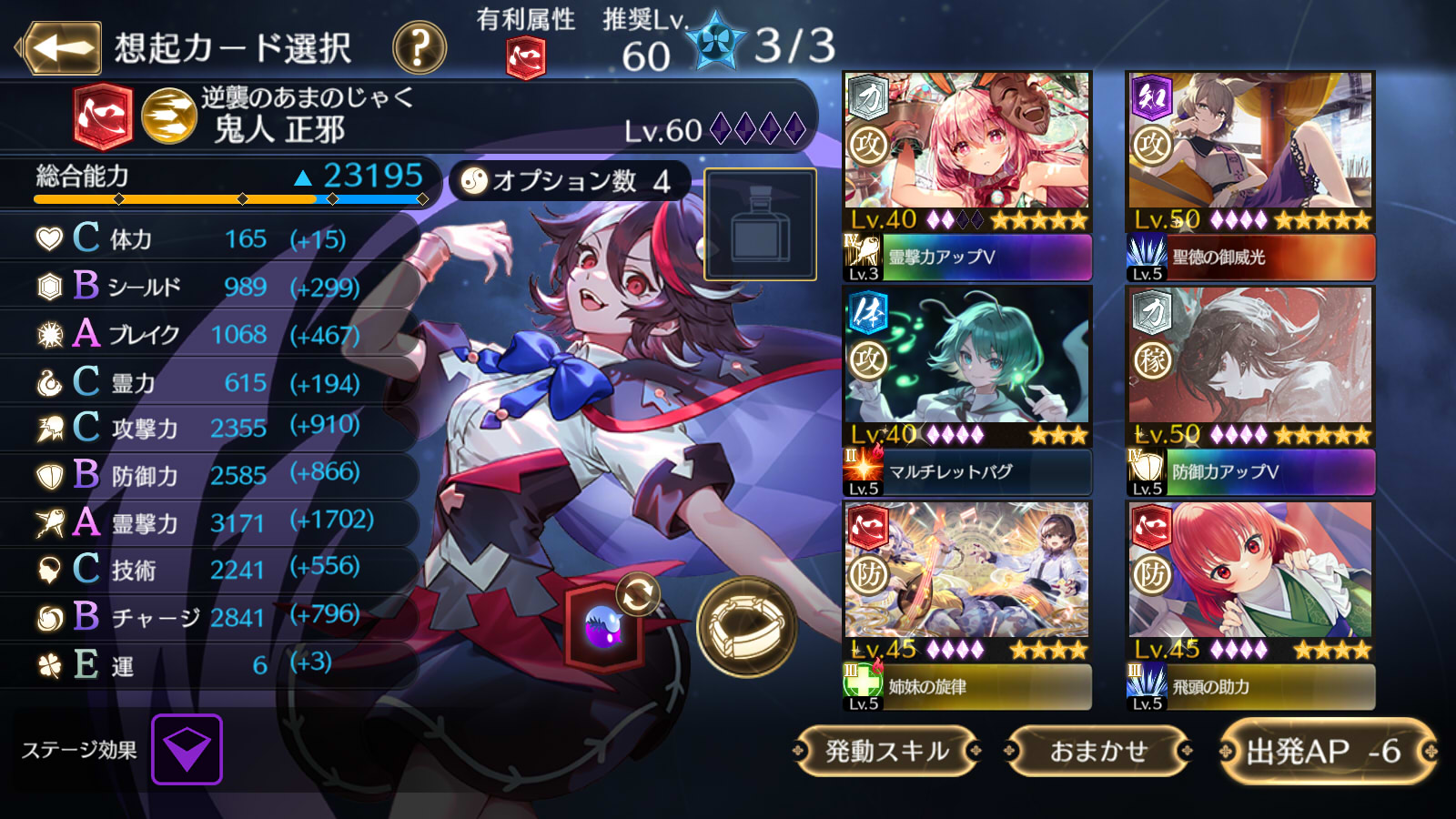Choose おまかせ auto-select
This screenshot has width=1456, height=819.
click(x=1098, y=751)
